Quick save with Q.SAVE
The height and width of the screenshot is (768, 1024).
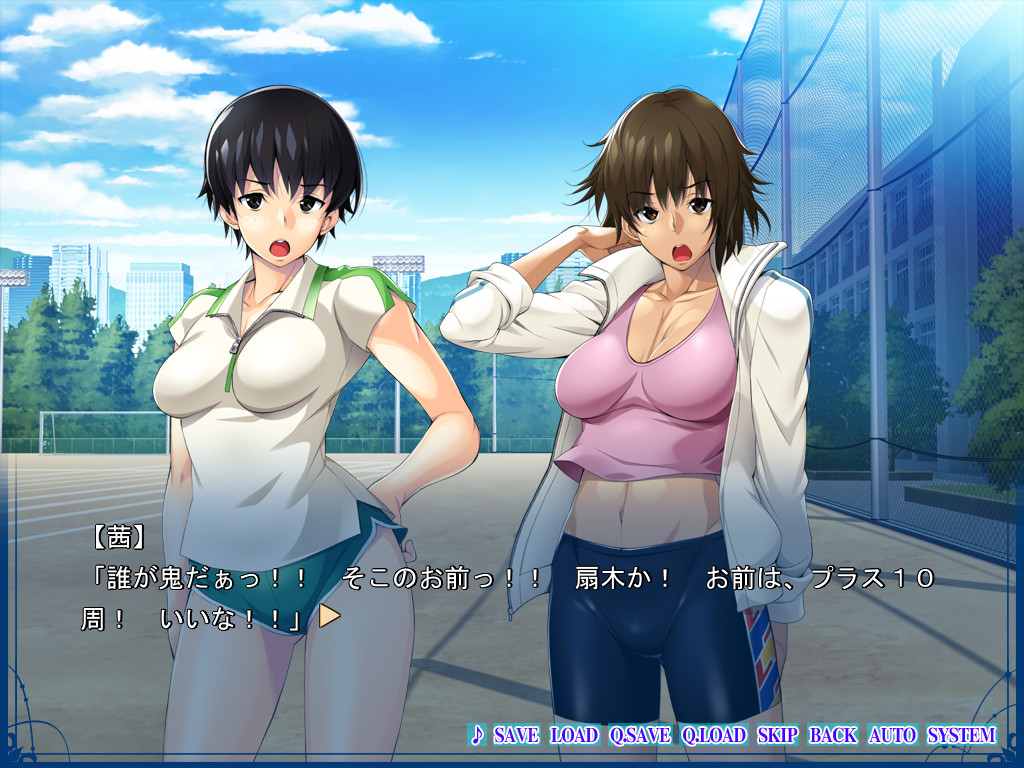pyautogui.click(x=640, y=735)
